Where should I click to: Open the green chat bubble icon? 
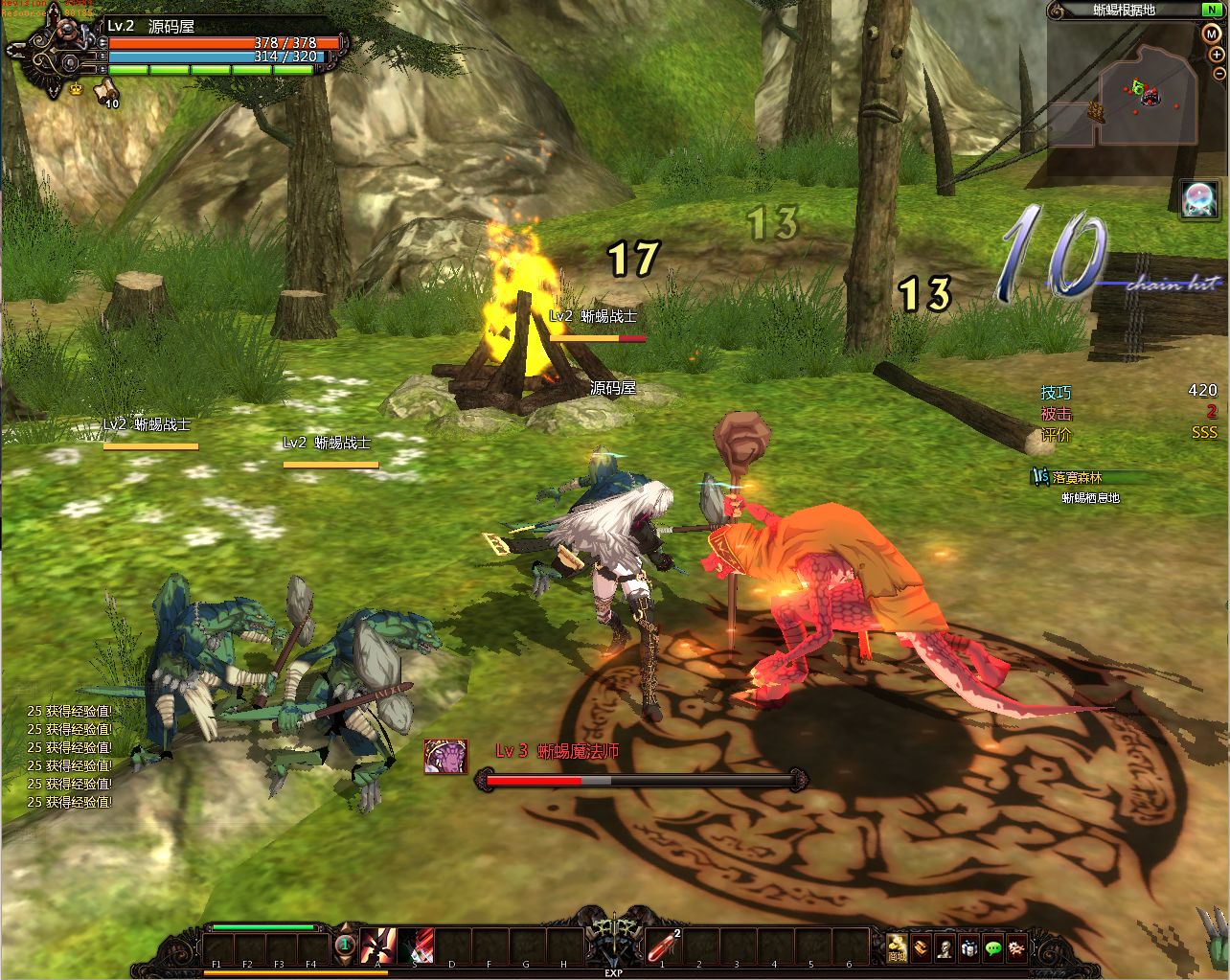[x=992, y=946]
